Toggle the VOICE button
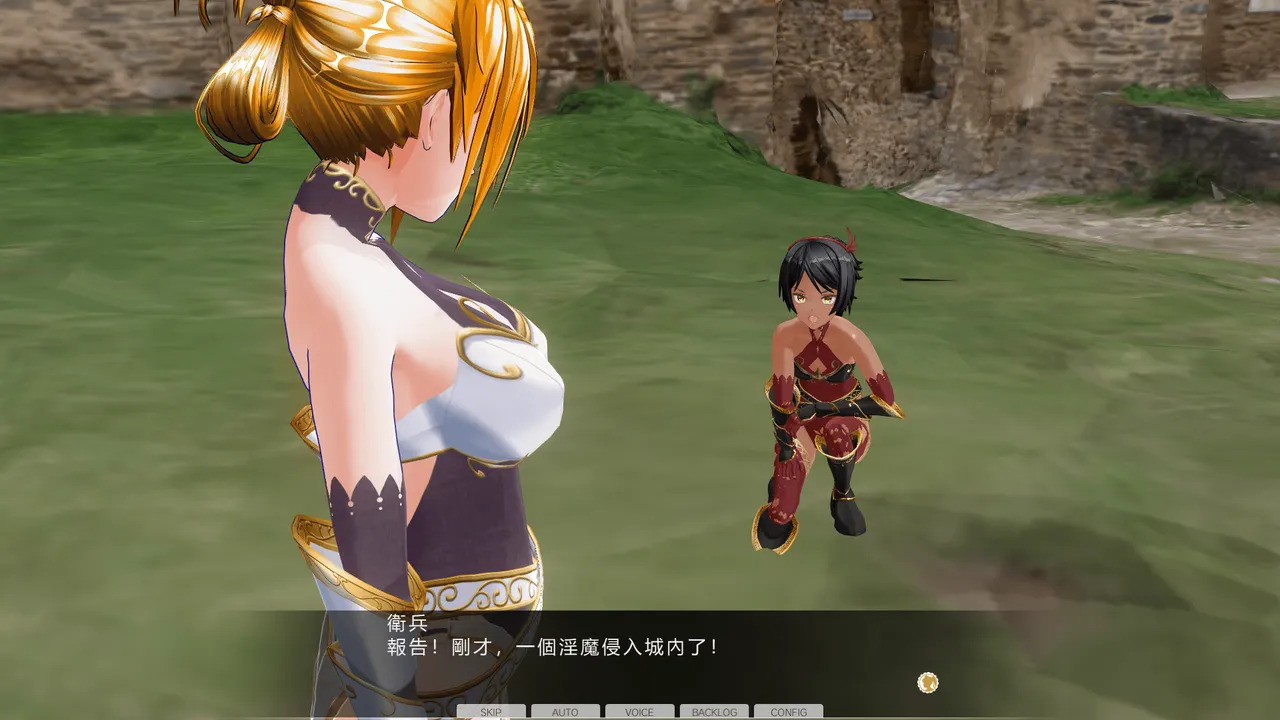 click(x=639, y=712)
